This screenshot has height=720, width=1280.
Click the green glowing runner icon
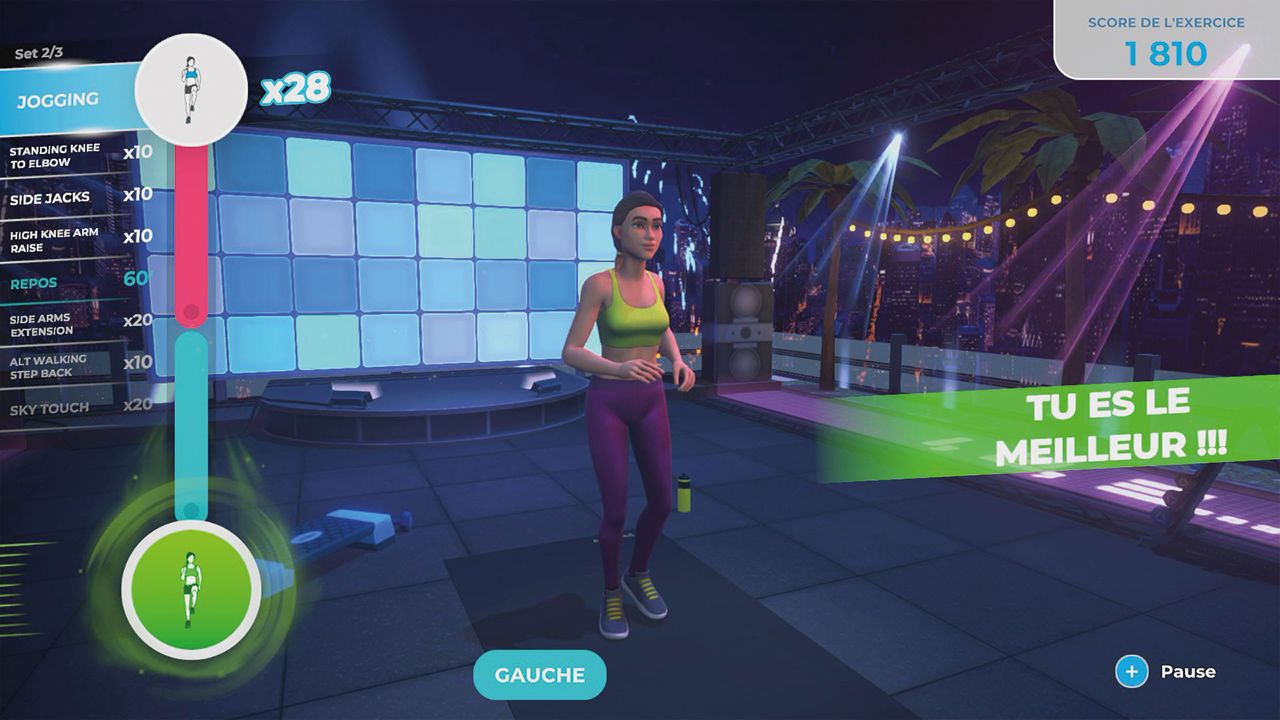[x=191, y=590]
